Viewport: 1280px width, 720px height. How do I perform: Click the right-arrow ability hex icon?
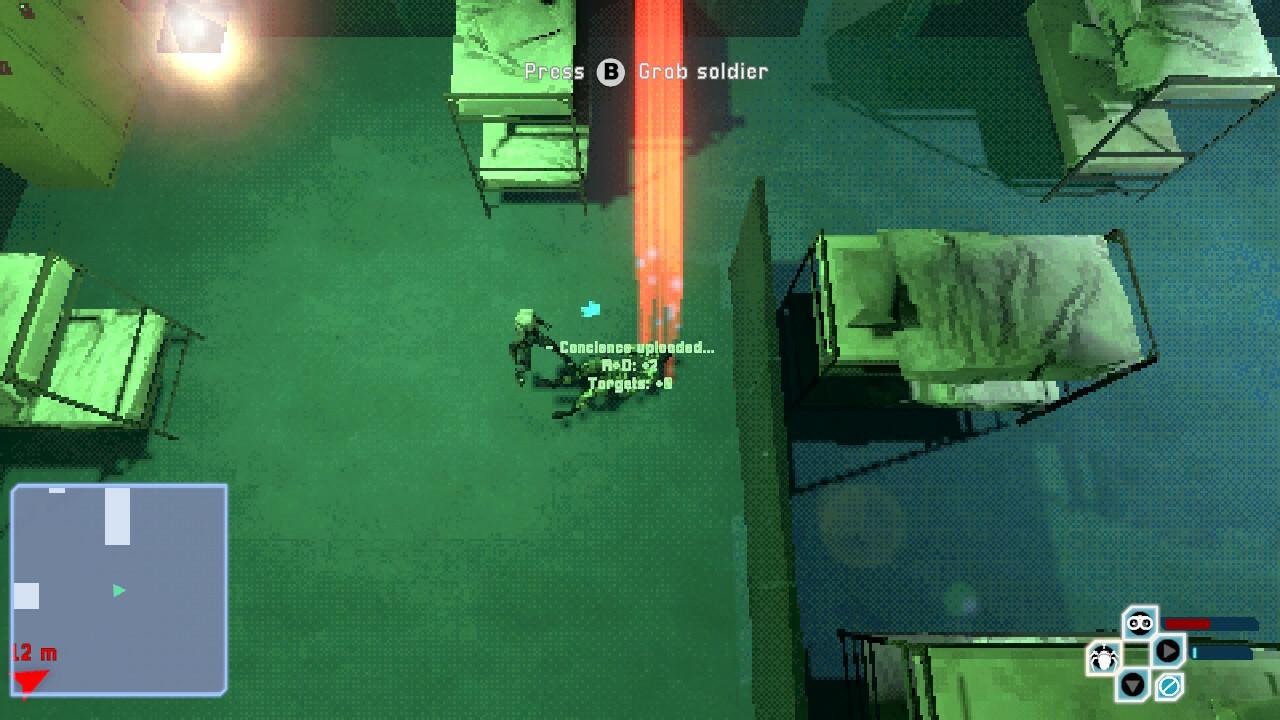tap(1167, 652)
